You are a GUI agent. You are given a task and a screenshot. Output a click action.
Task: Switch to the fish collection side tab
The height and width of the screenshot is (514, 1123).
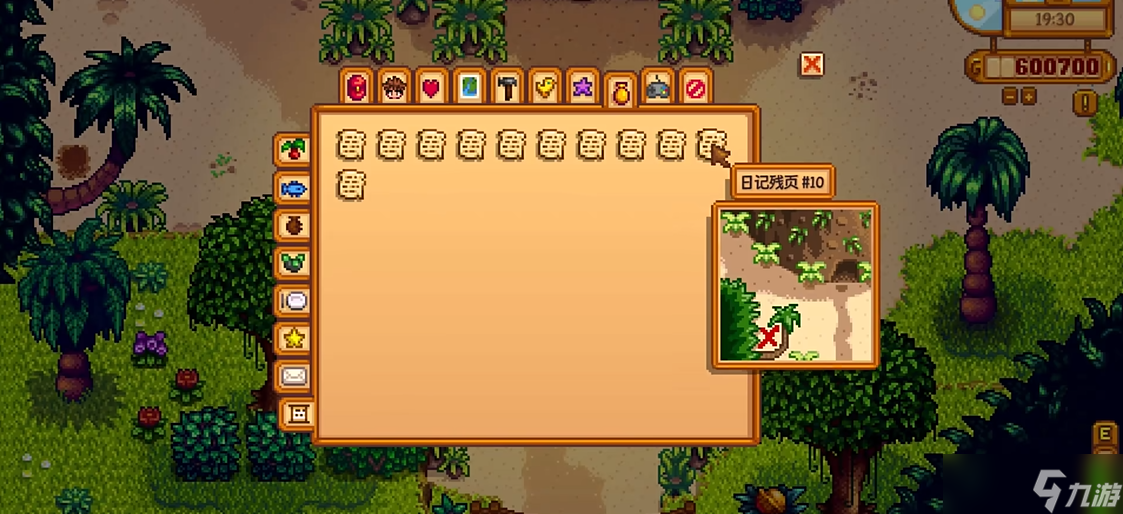(294, 188)
